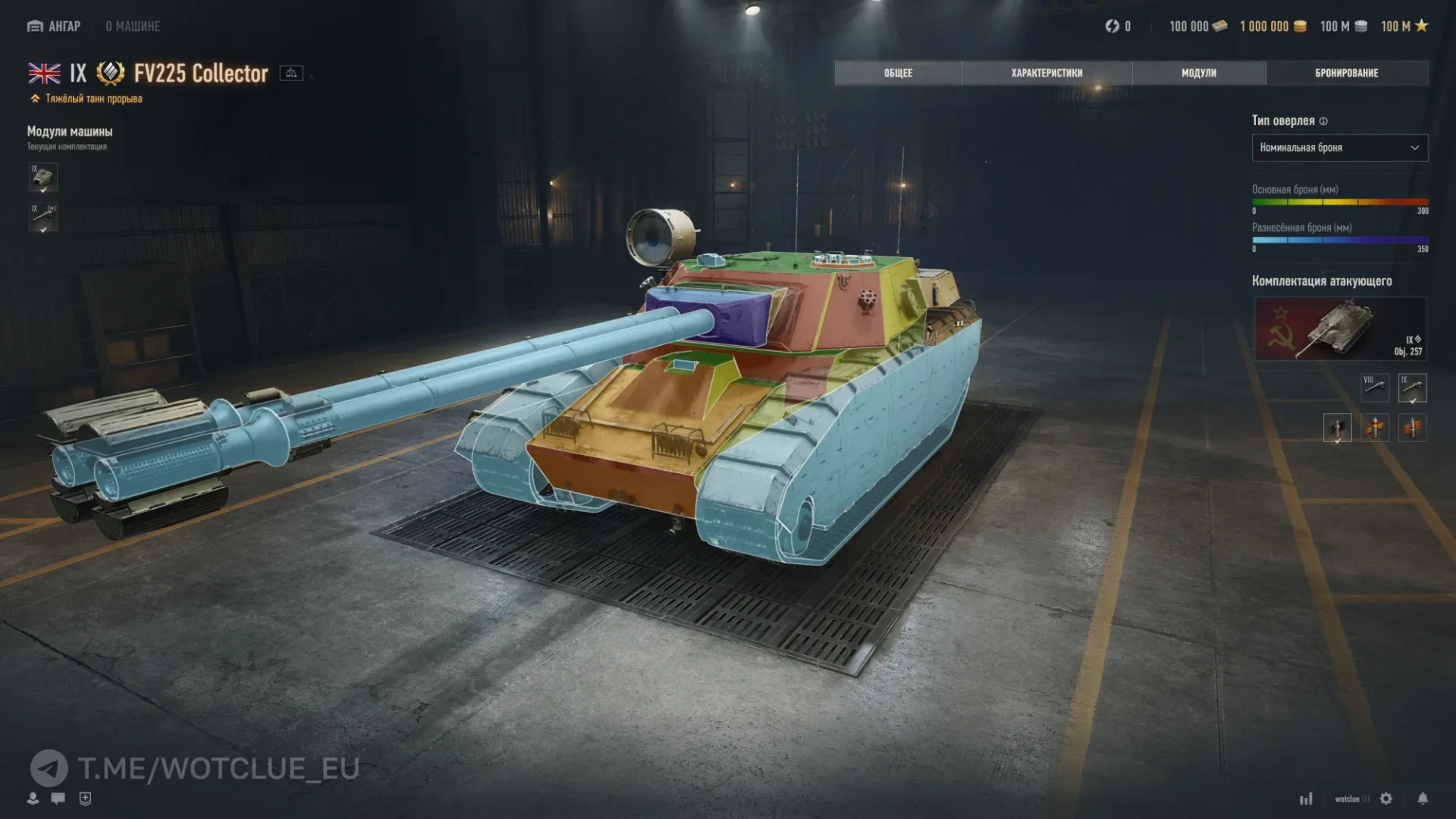Select the FV225 tier IX gun module
The width and height of the screenshot is (1456, 819).
43,218
